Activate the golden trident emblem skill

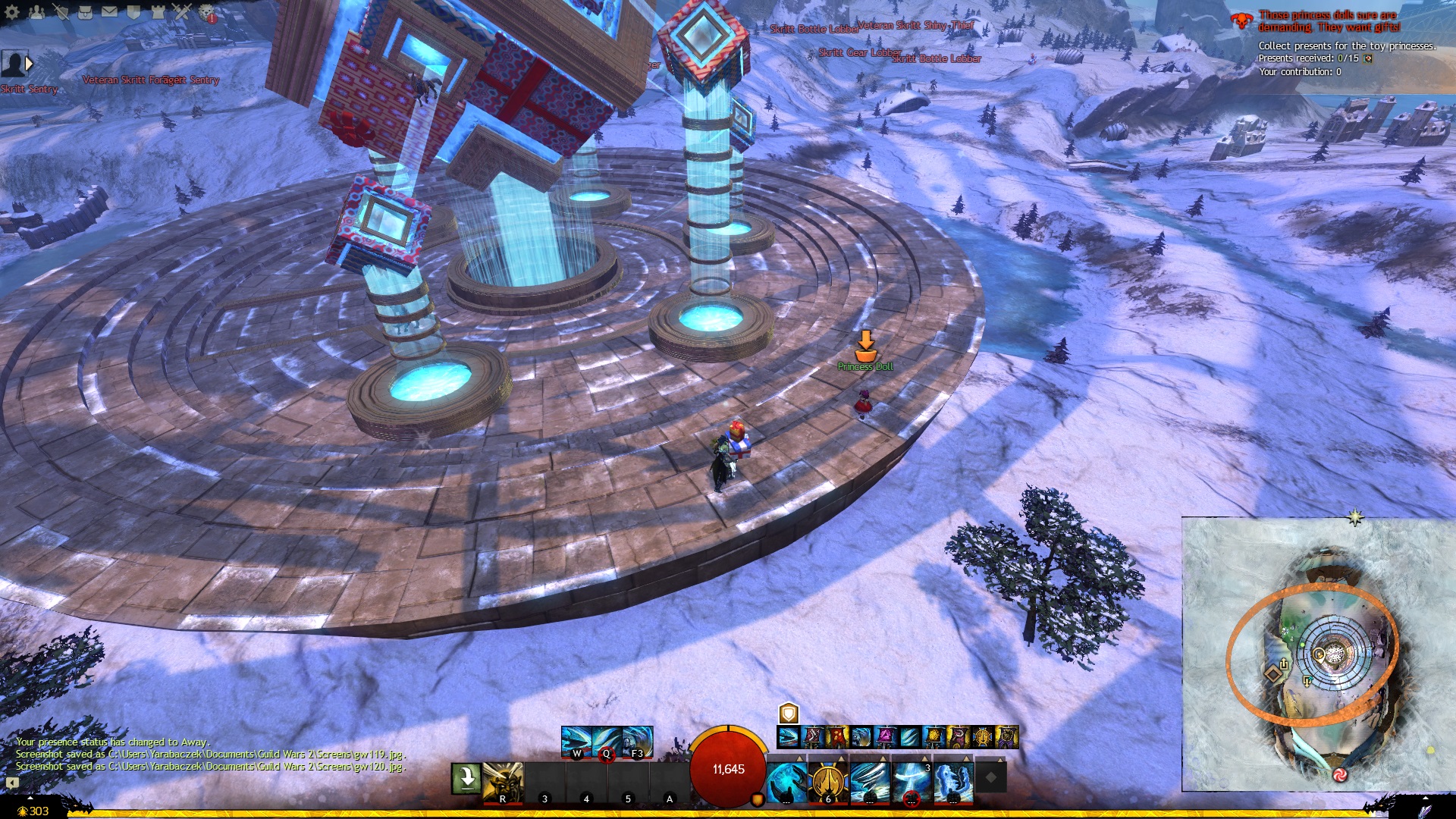827,782
